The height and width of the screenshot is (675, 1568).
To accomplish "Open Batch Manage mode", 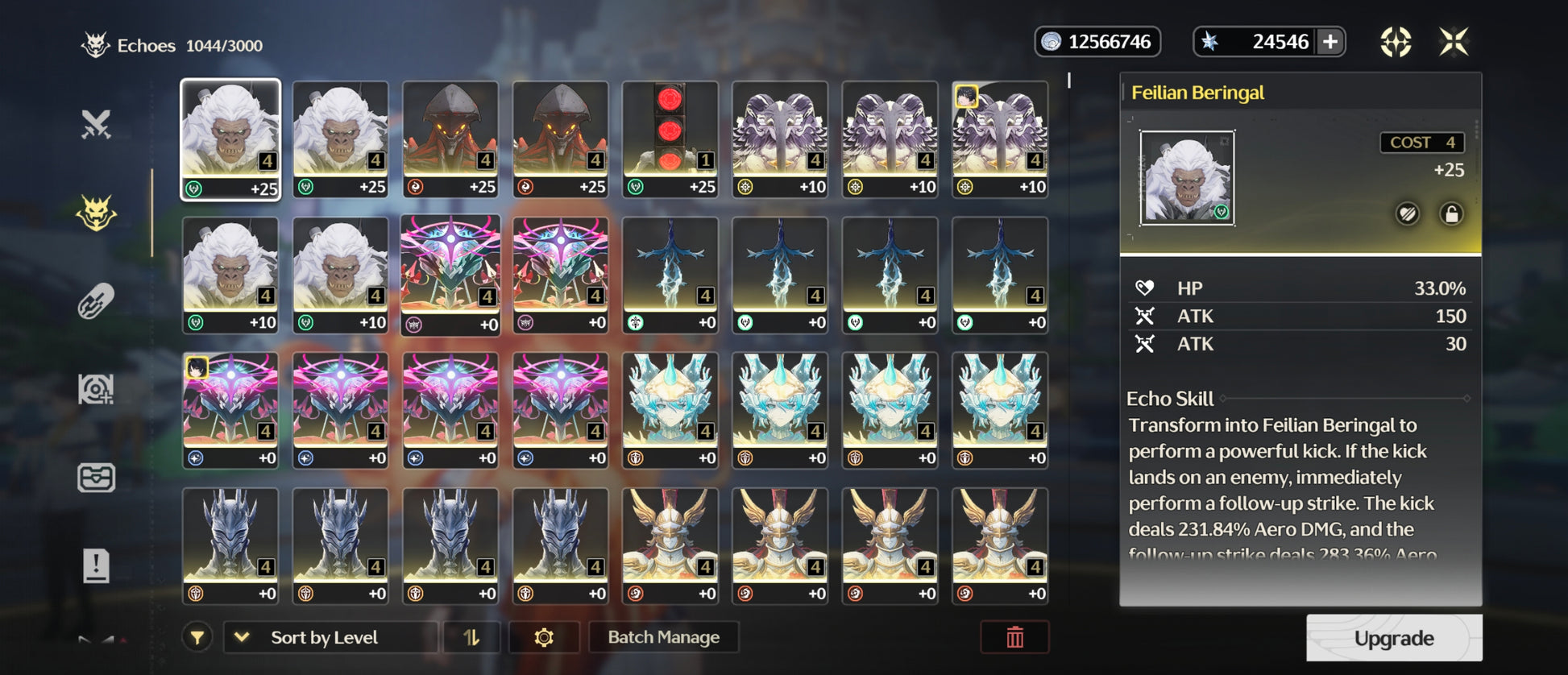I will coord(663,637).
